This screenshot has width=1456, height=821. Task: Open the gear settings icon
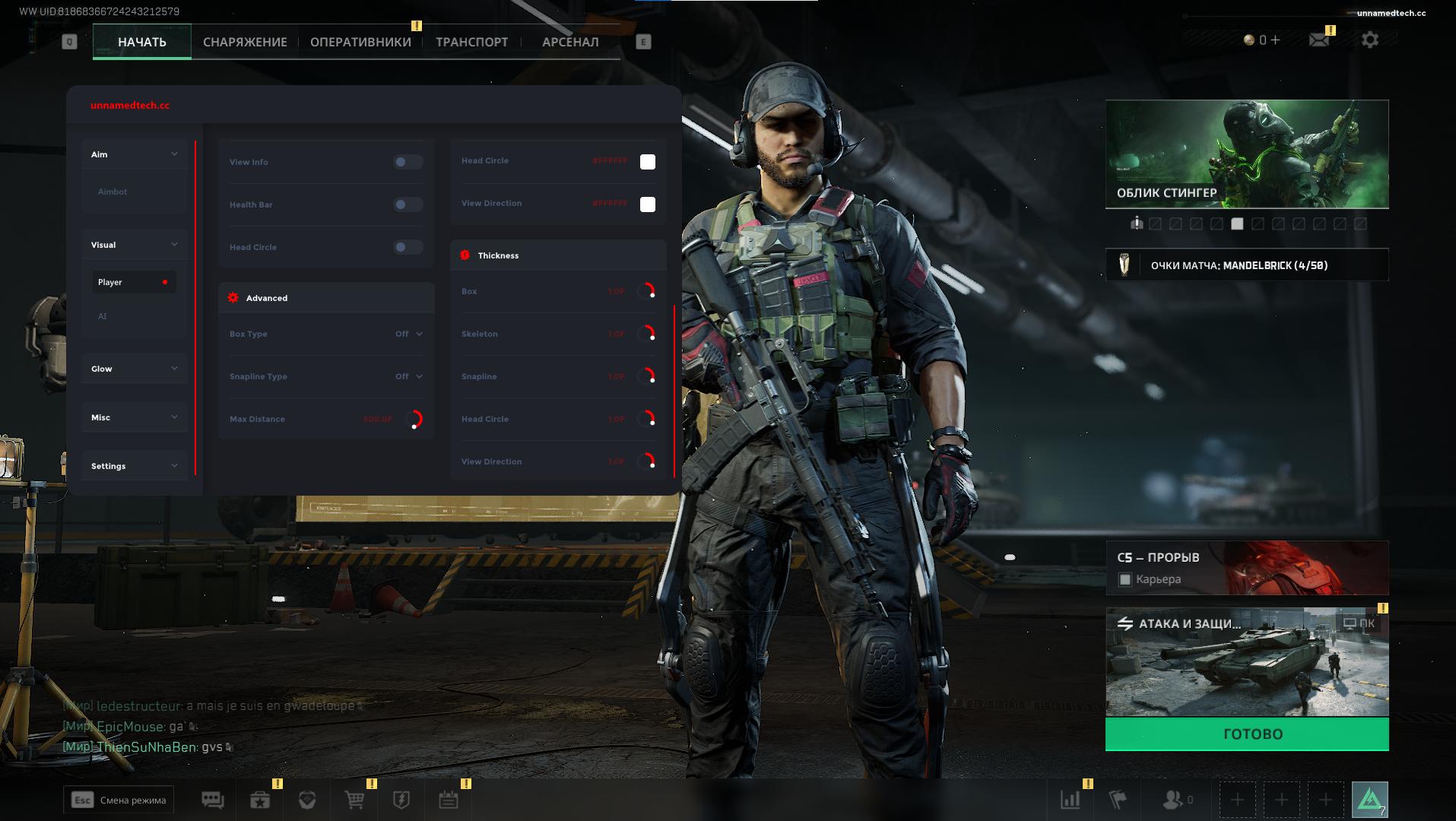[x=1370, y=40]
